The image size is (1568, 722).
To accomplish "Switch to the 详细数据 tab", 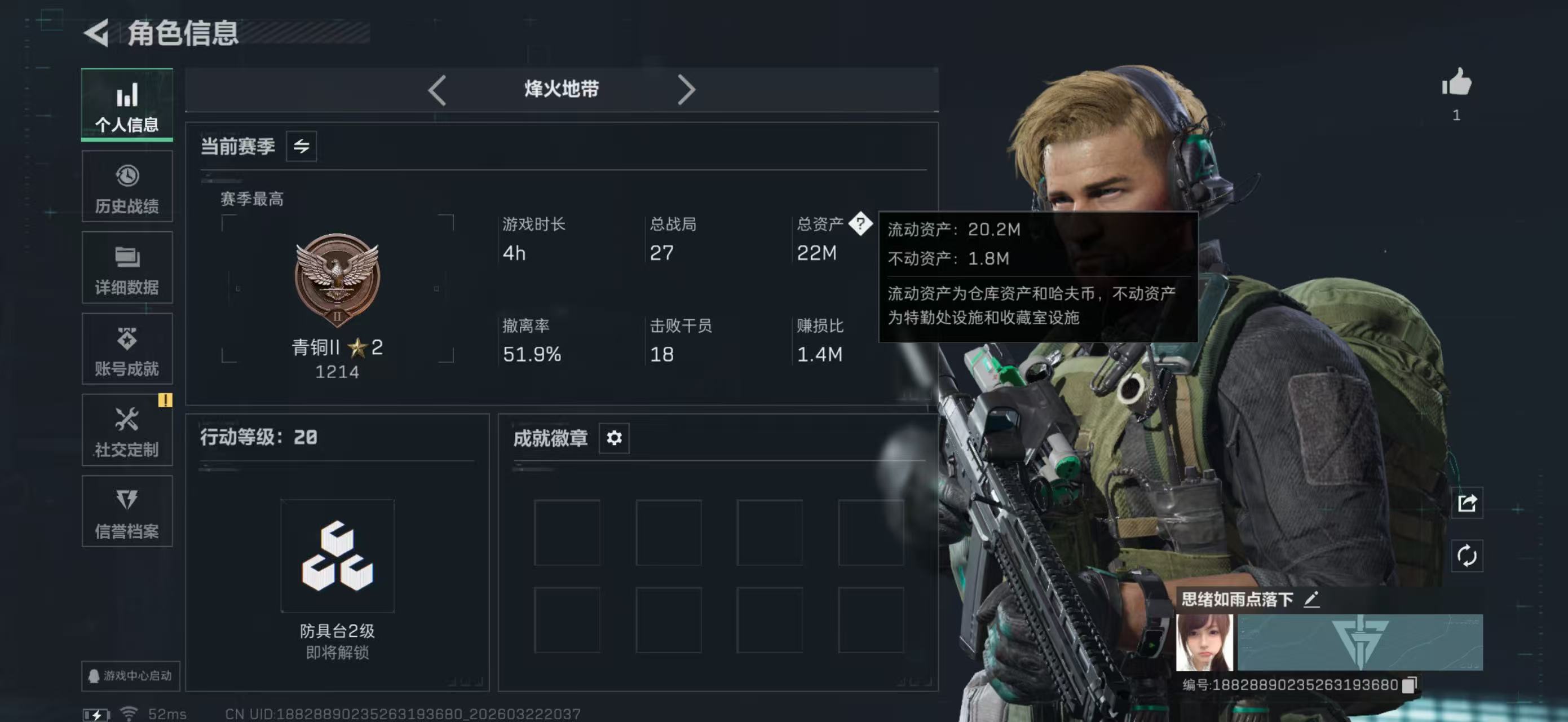I will pyautogui.click(x=127, y=268).
